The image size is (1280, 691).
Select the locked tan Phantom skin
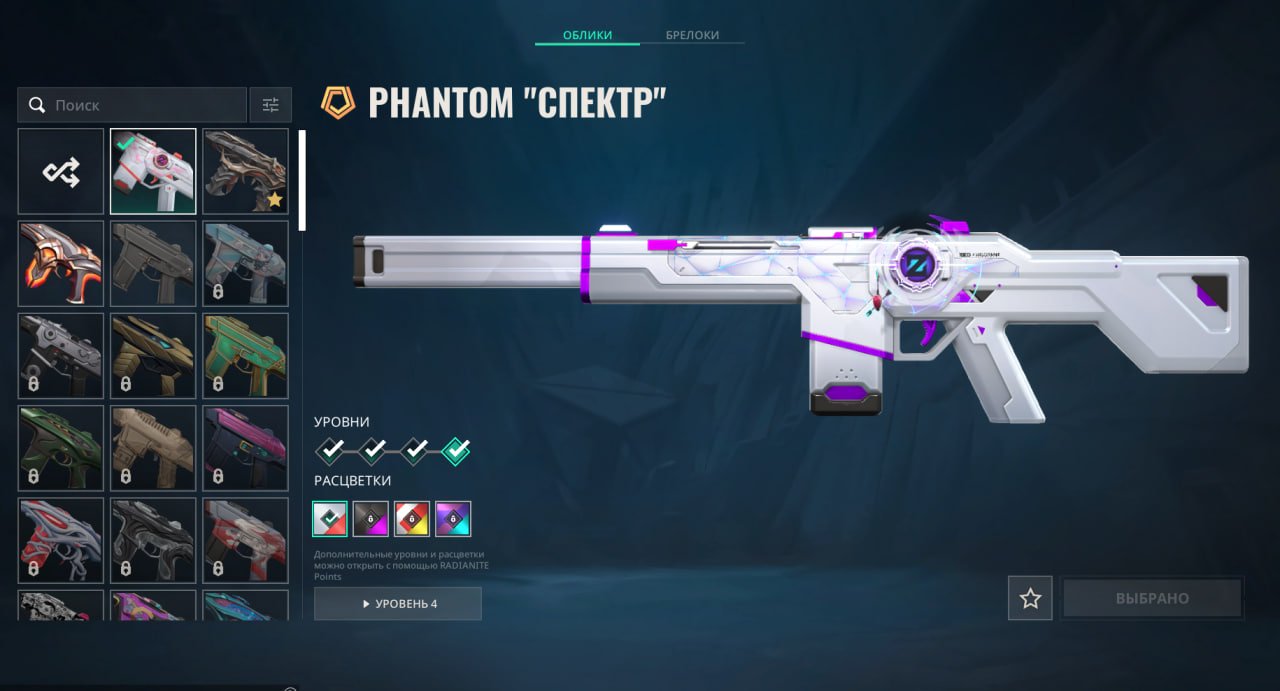click(153, 448)
